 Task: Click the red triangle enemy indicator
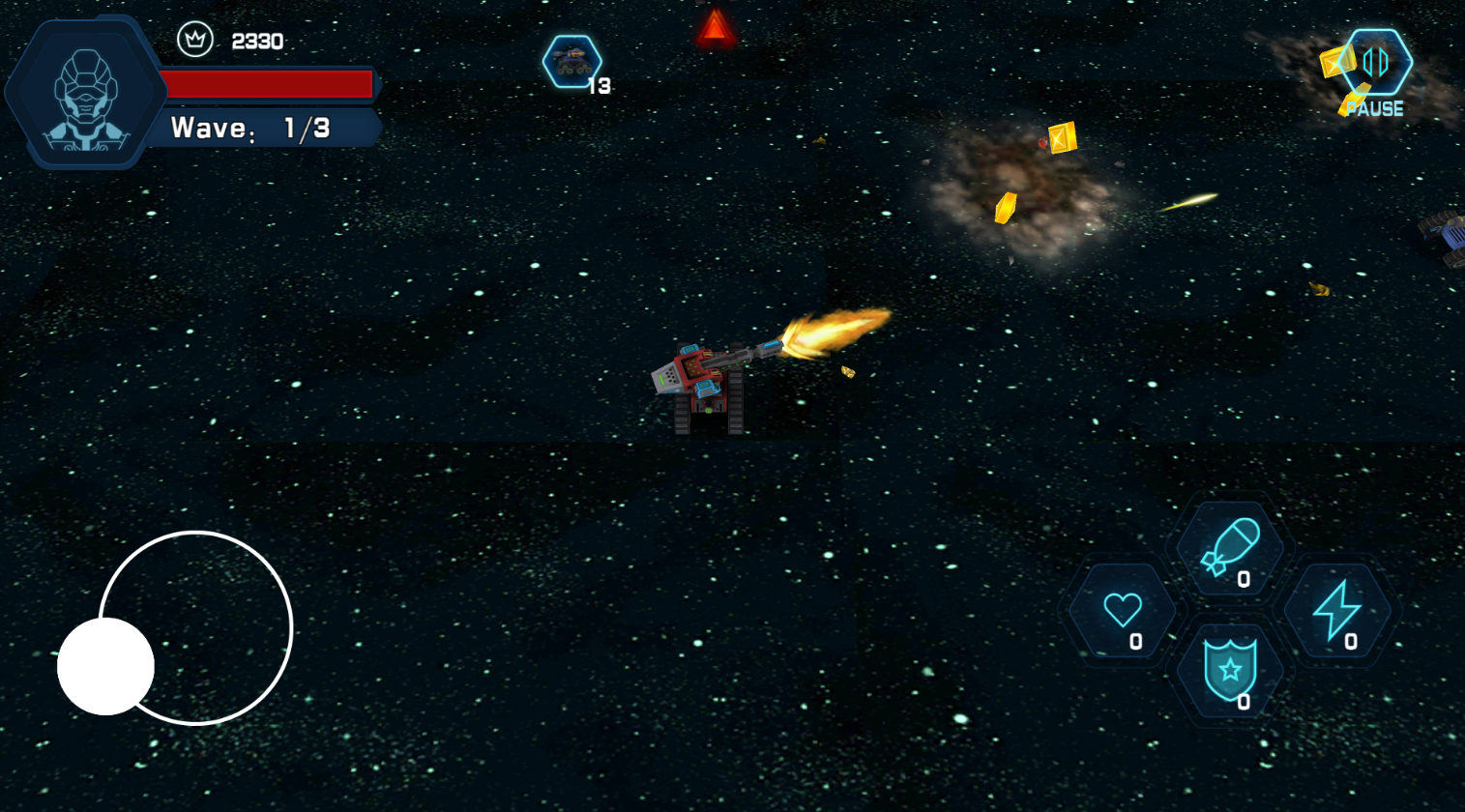click(x=716, y=27)
